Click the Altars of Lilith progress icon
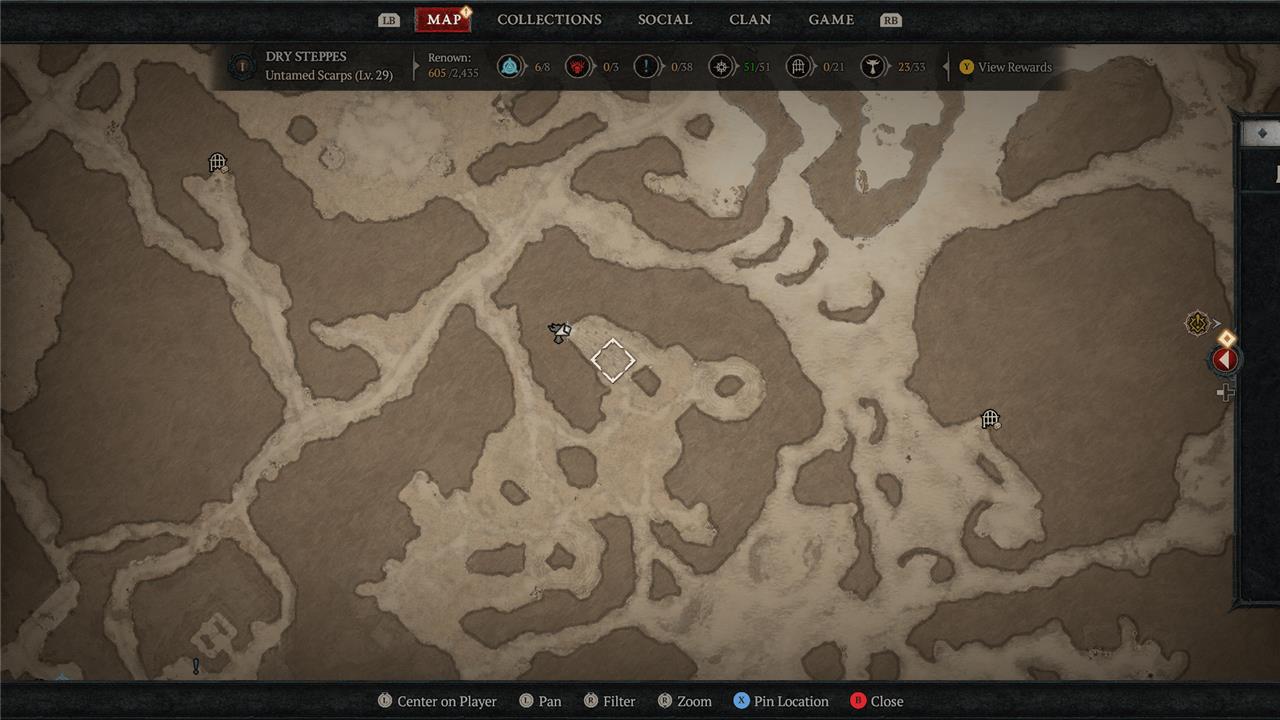The height and width of the screenshot is (720, 1280). pos(873,67)
